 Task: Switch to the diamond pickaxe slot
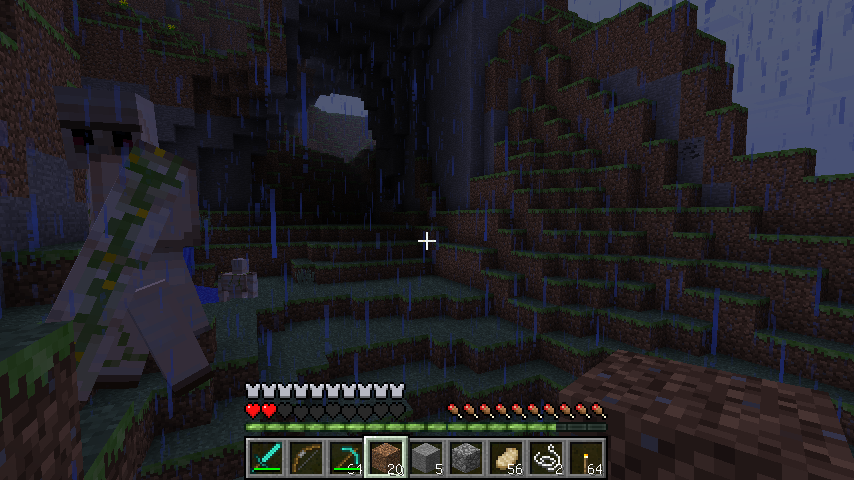click(x=346, y=457)
